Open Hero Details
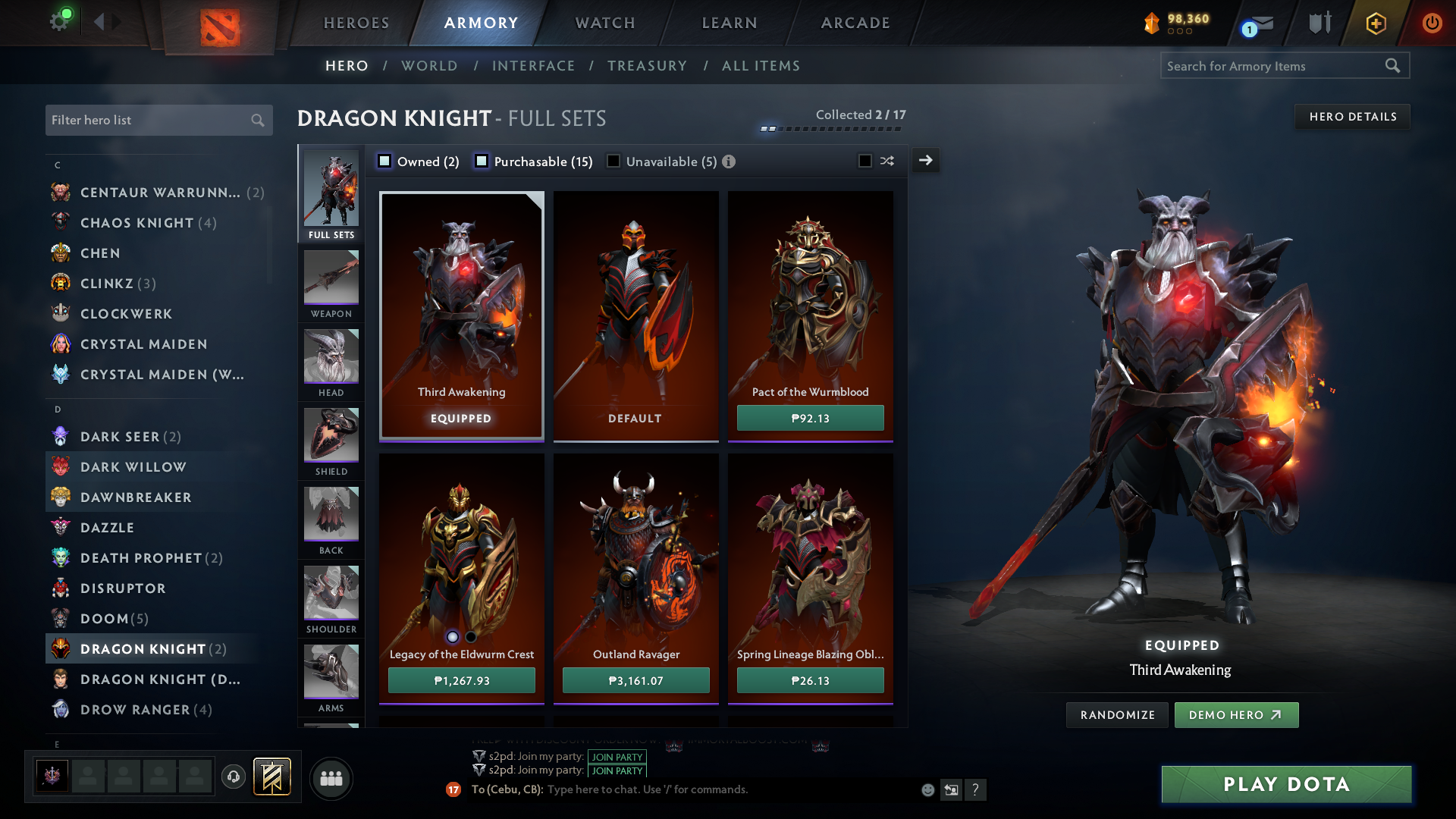Screen dimensions: 1456x819 (1352, 117)
